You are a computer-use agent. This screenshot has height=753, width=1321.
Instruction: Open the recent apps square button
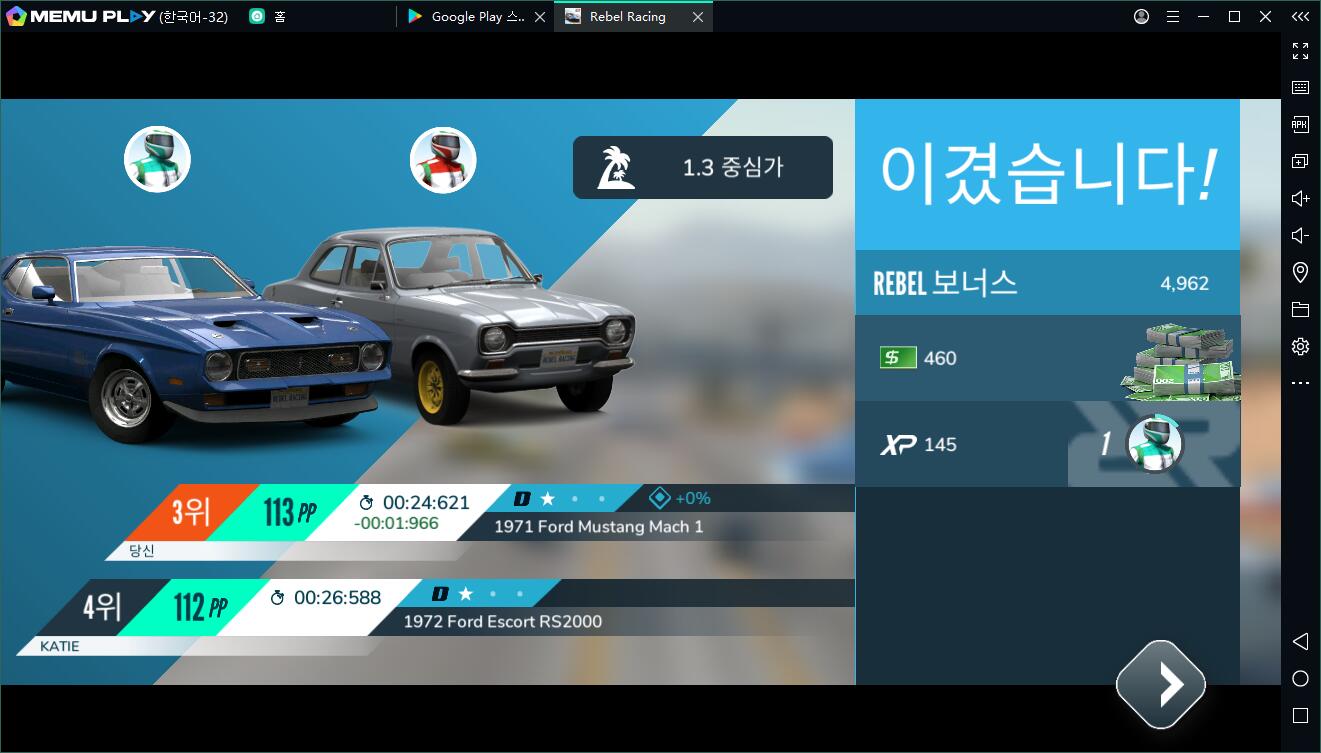pos(1300,716)
